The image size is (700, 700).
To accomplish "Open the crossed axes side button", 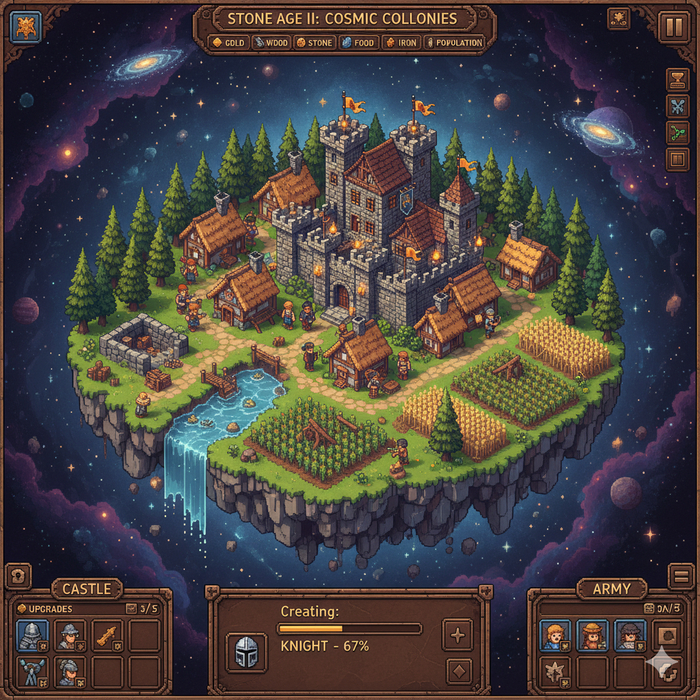I will click(x=678, y=106).
